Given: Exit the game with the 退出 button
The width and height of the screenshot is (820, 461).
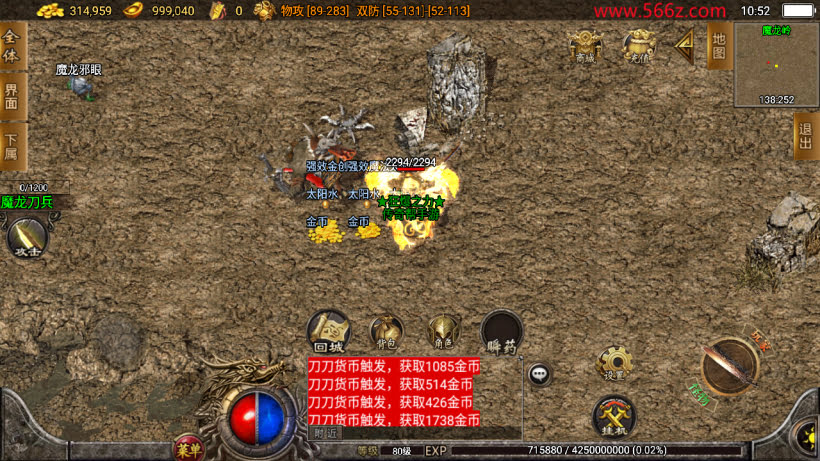Looking at the screenshot, I should [x=806, y=136].
